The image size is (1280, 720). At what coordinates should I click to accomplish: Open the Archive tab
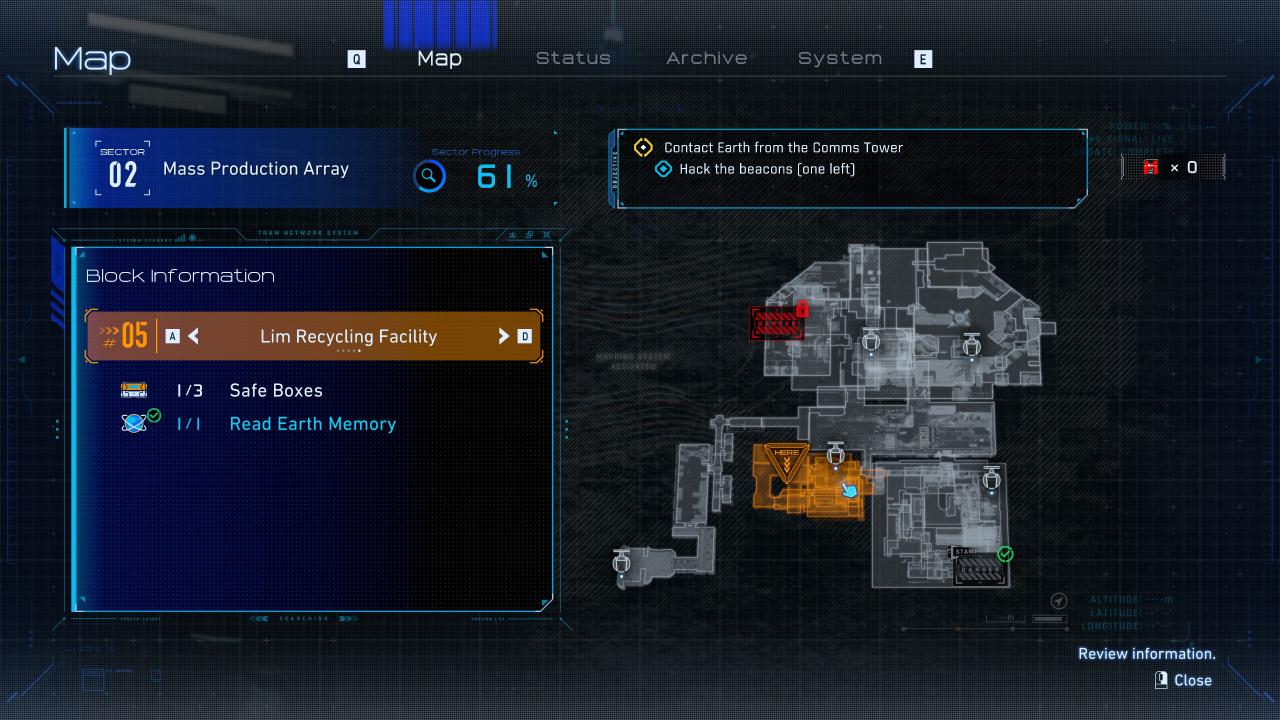(706, 58)
